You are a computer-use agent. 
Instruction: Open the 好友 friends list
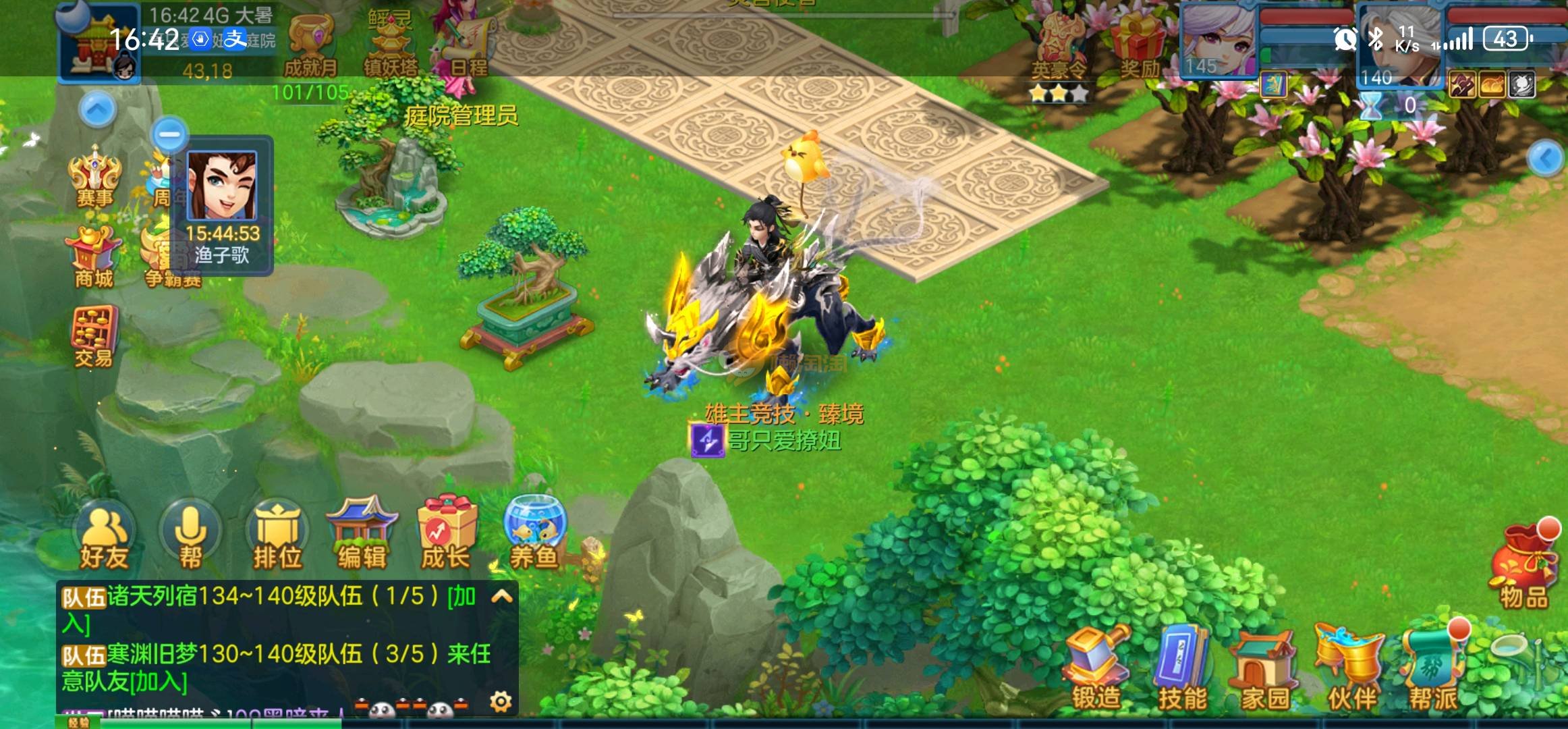pyautogui.click(x=105, y=538)
